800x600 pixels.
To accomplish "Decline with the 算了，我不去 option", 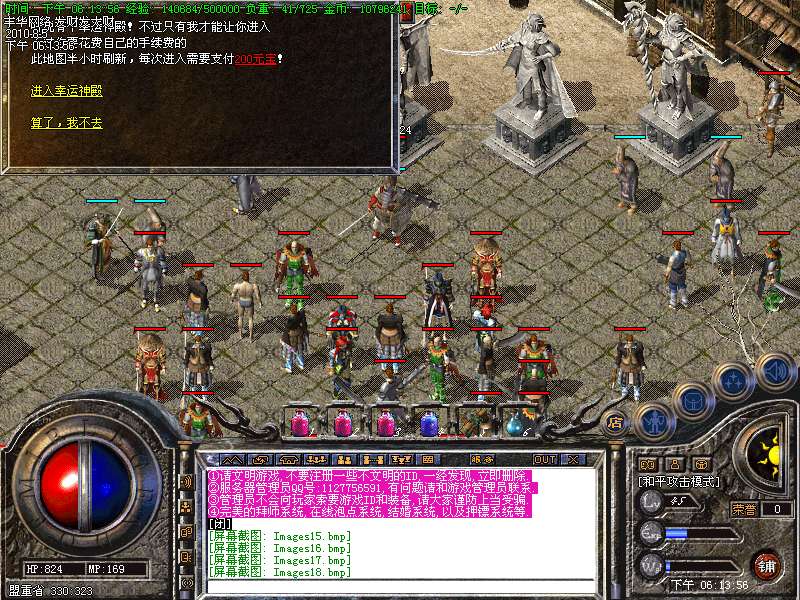I will coord(66,123).
